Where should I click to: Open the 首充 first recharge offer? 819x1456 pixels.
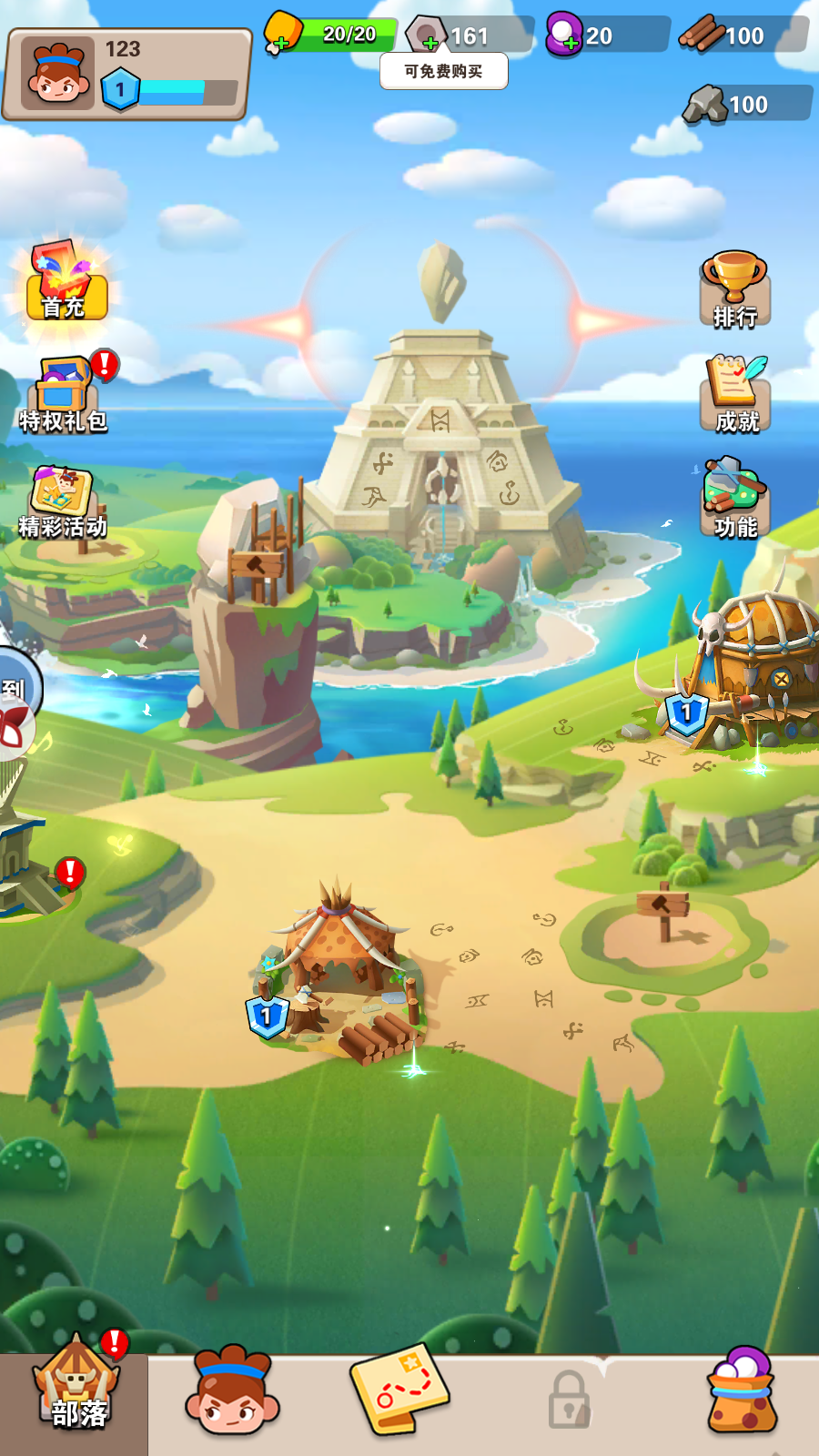click(64, 280)
